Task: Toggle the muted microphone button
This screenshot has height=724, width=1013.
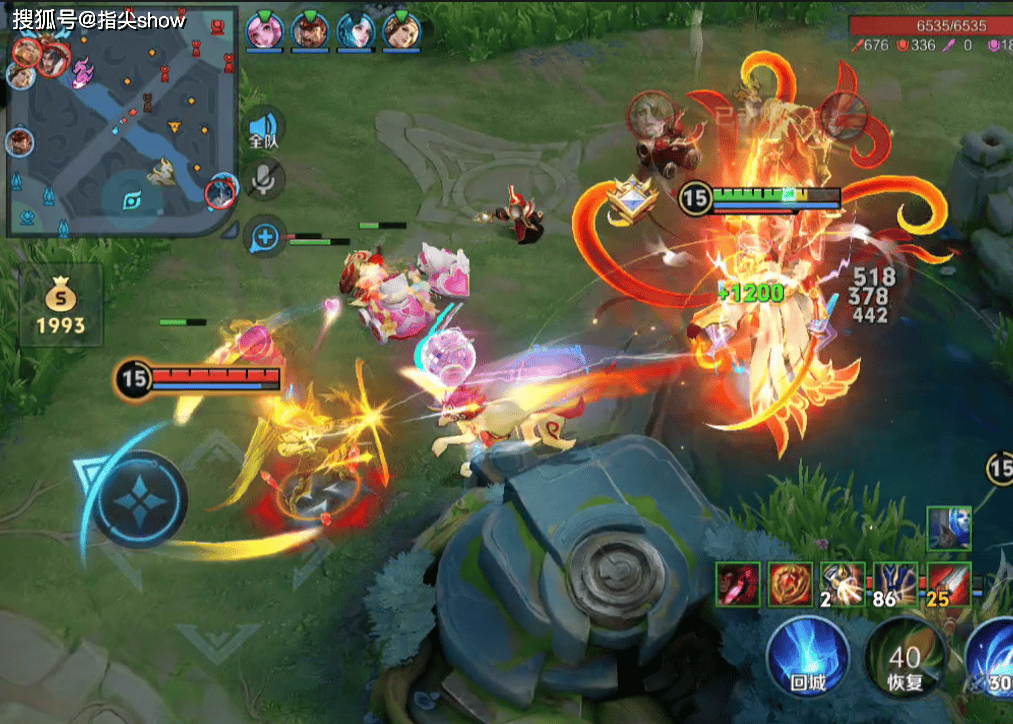Action: (x=264, y=180)
